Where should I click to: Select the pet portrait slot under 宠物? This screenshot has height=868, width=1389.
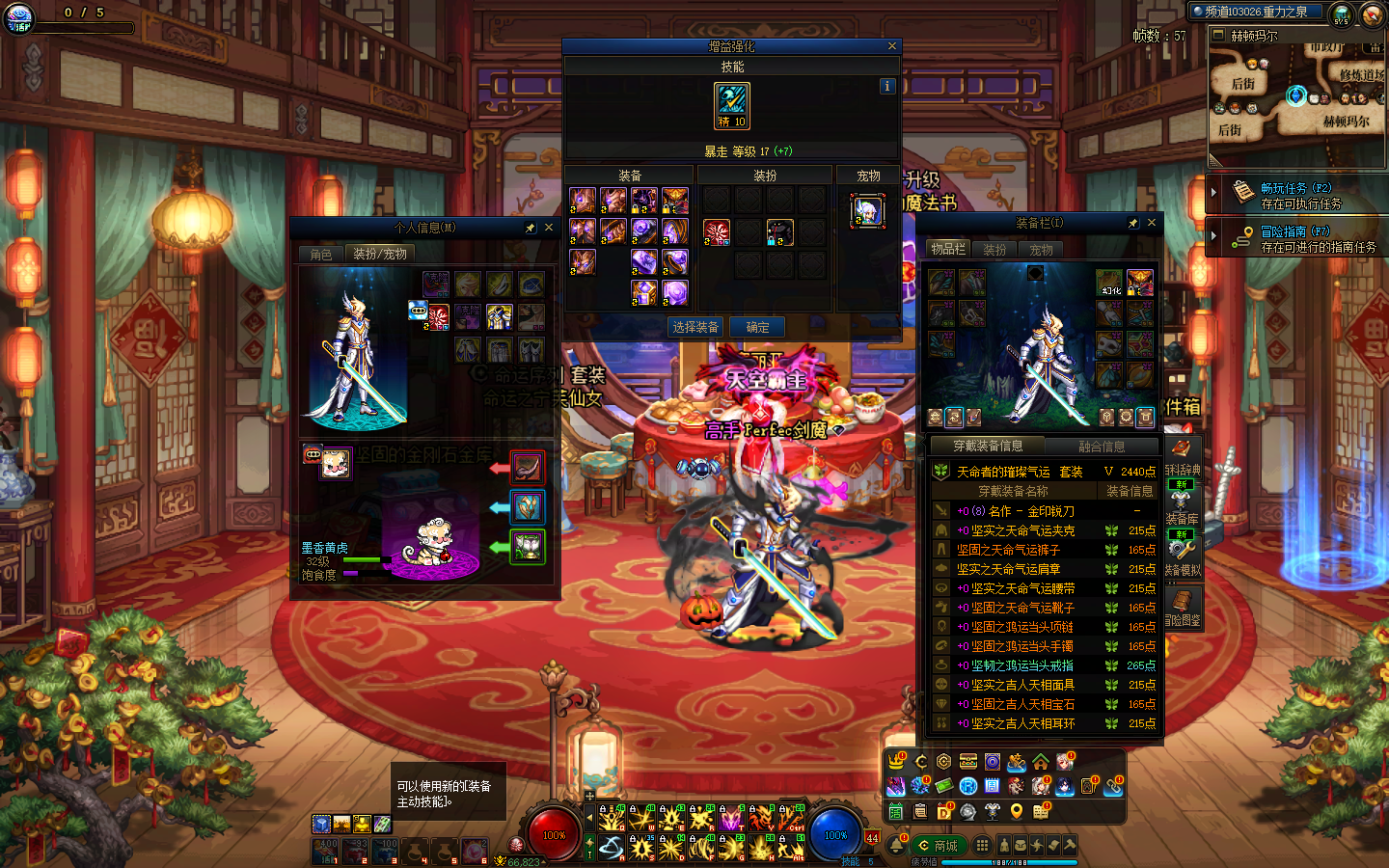(x=868, y=211)
